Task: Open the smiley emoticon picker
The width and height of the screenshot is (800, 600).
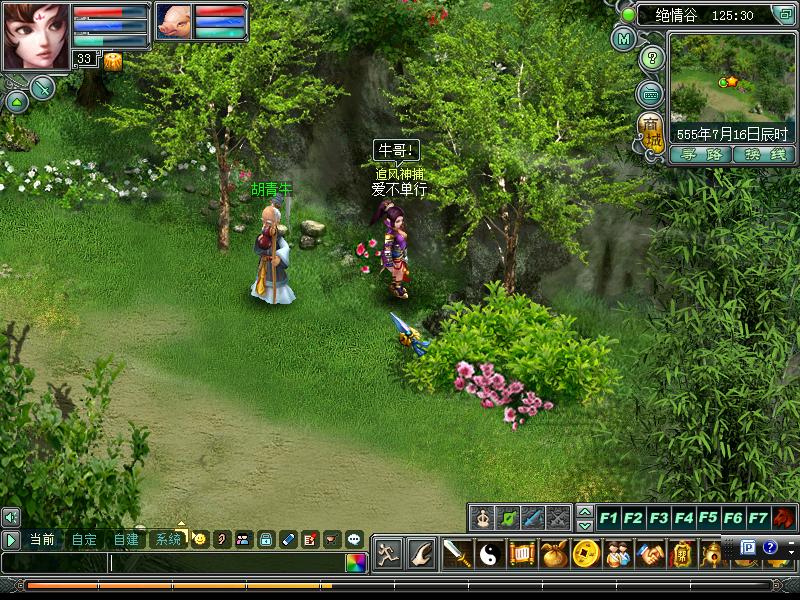Action: (x=200, y=539)
